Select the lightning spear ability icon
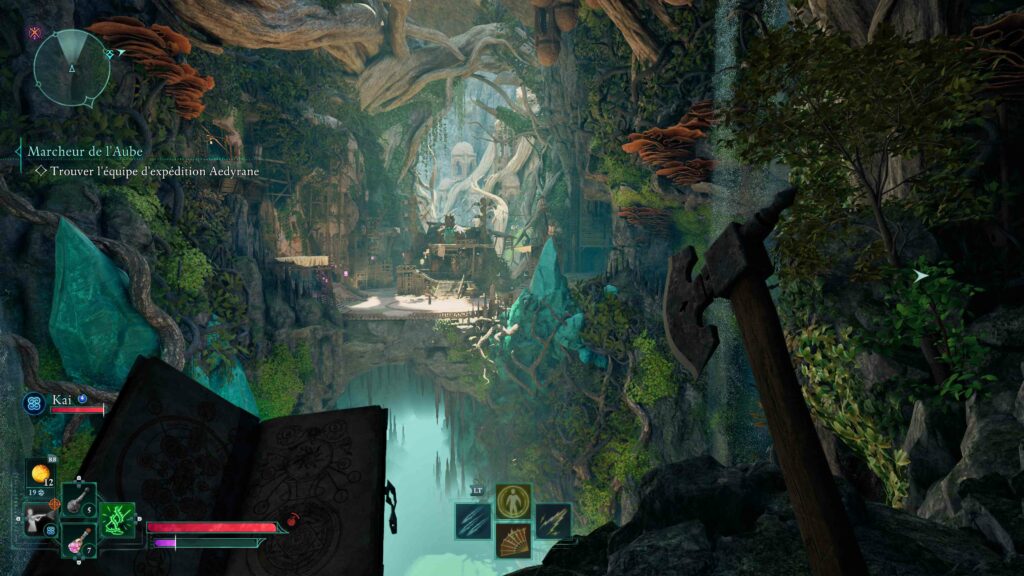Screen dimensions: 1024x576 click(x=552, y=520)
